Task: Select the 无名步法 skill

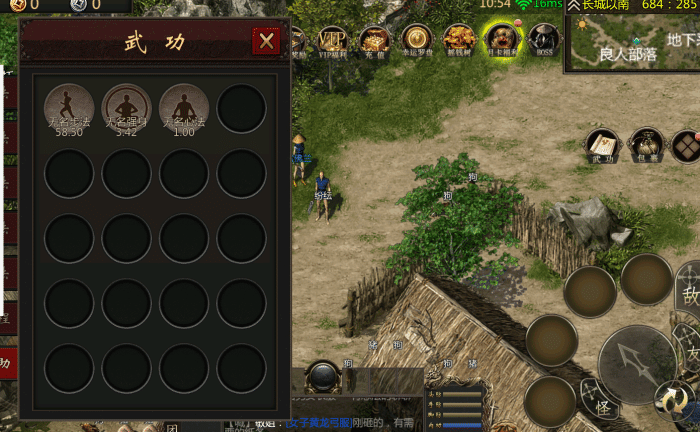Action: (x=70, y=107)
